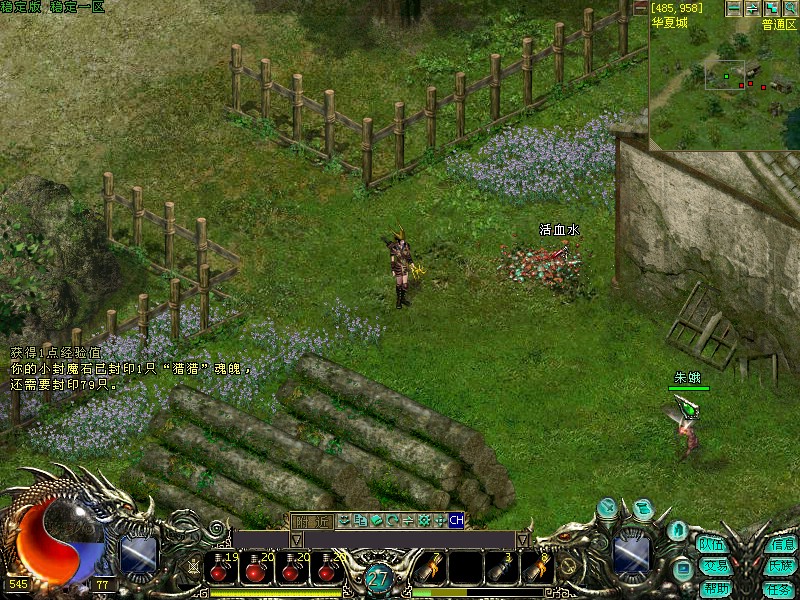Use the gauntlet item with count 3
This screenshot has height=600, width=800.
pos(501,568)
